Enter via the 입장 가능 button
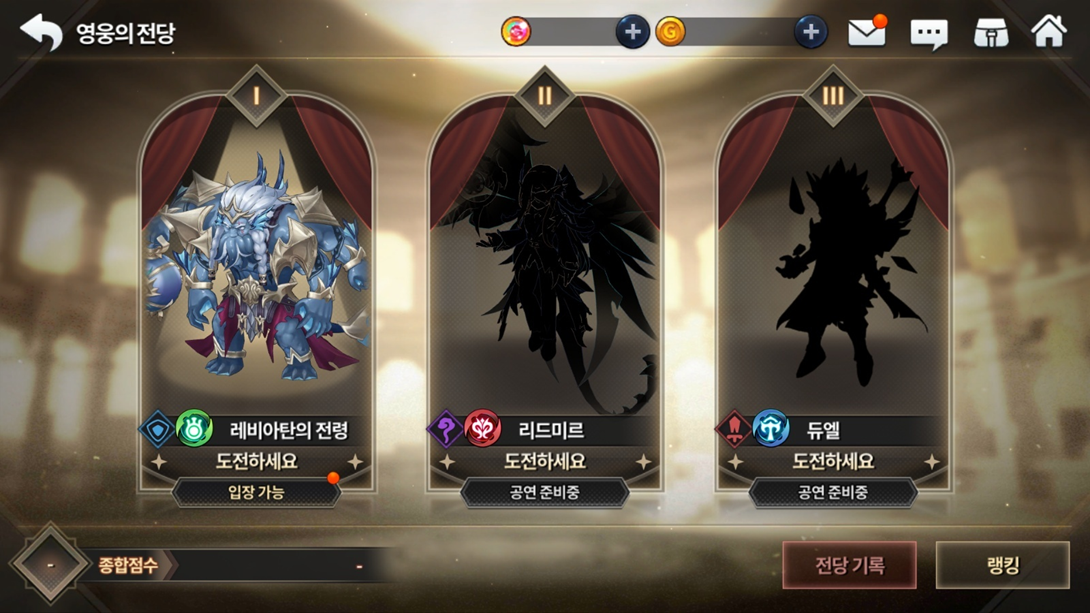The width and height of the screenshot is (1090, 613). tap(257, 492)
